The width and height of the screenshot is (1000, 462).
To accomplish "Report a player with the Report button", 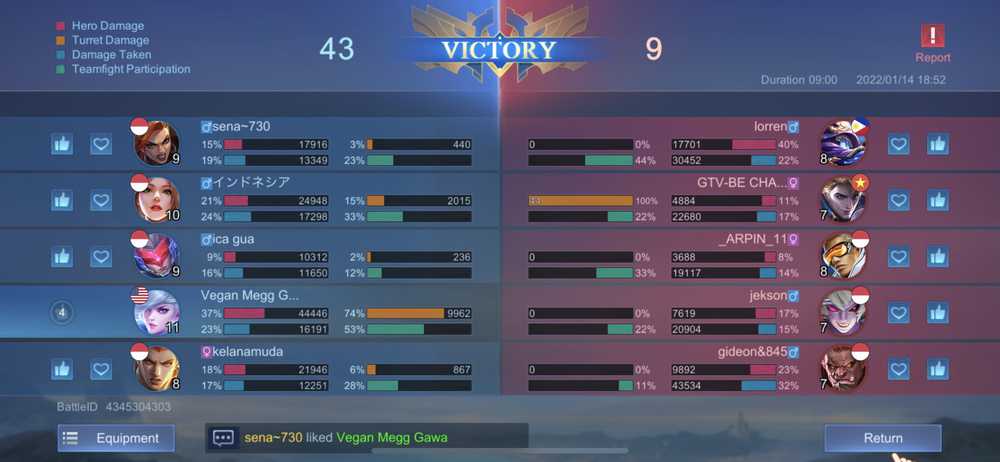I will [932, 42].
